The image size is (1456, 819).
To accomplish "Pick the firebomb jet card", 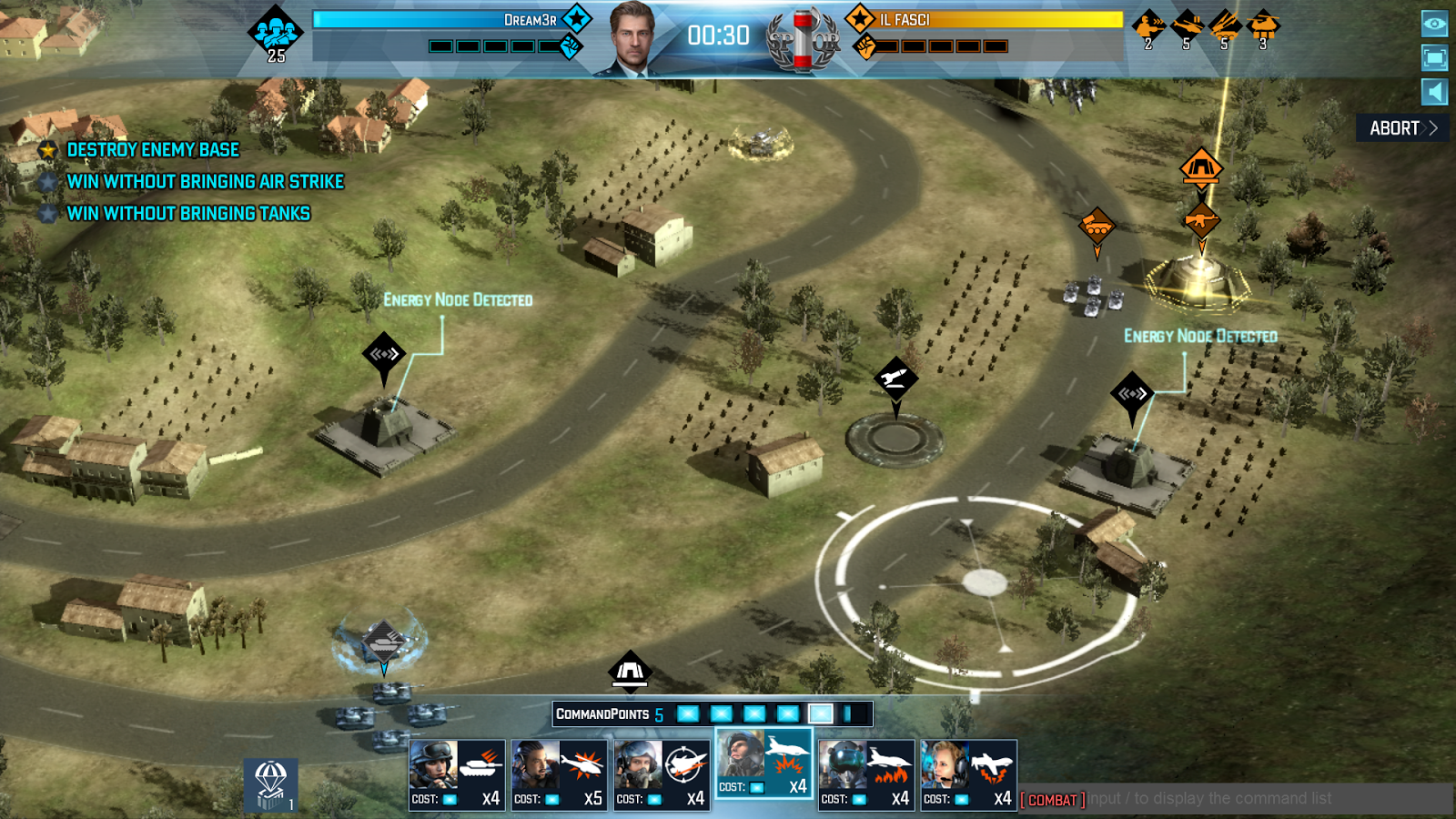I will click(866, 774).
